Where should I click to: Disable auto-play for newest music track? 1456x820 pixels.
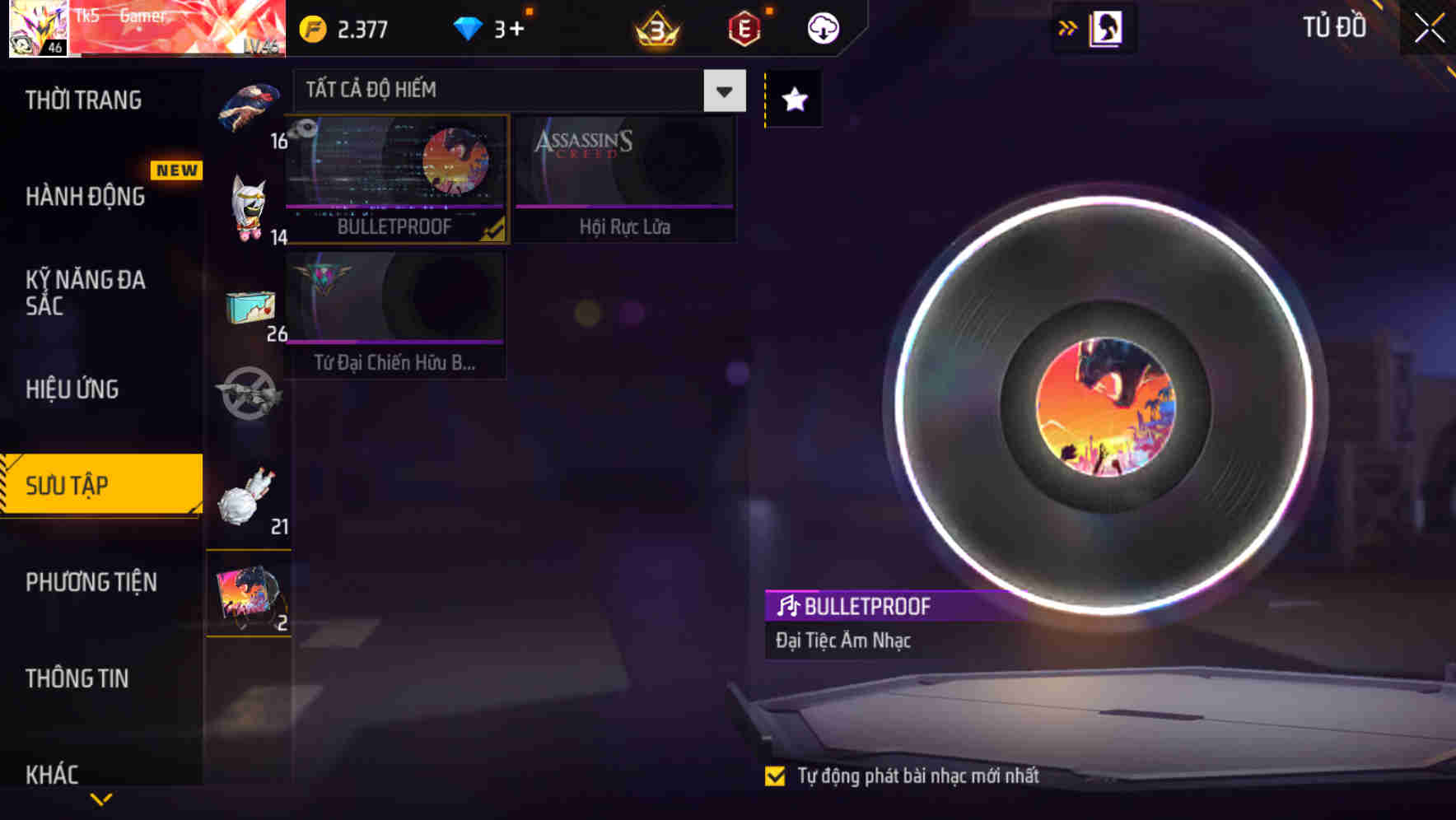click(x=775, y=775)
